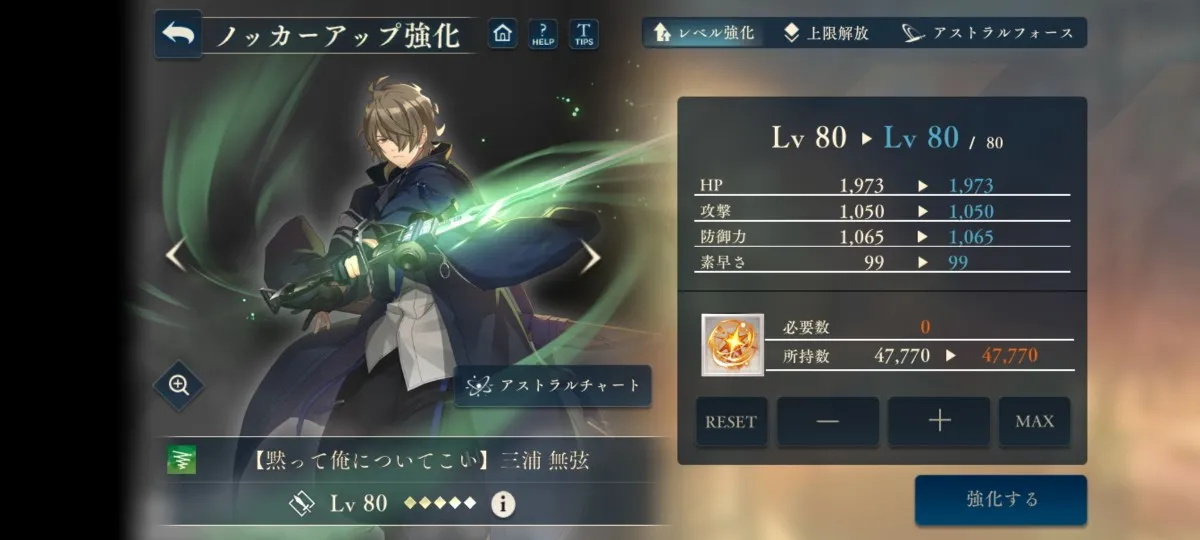The image size is (1200, 540).
Task: Zoom character art with magnifier icon
Action: (180, 385)
